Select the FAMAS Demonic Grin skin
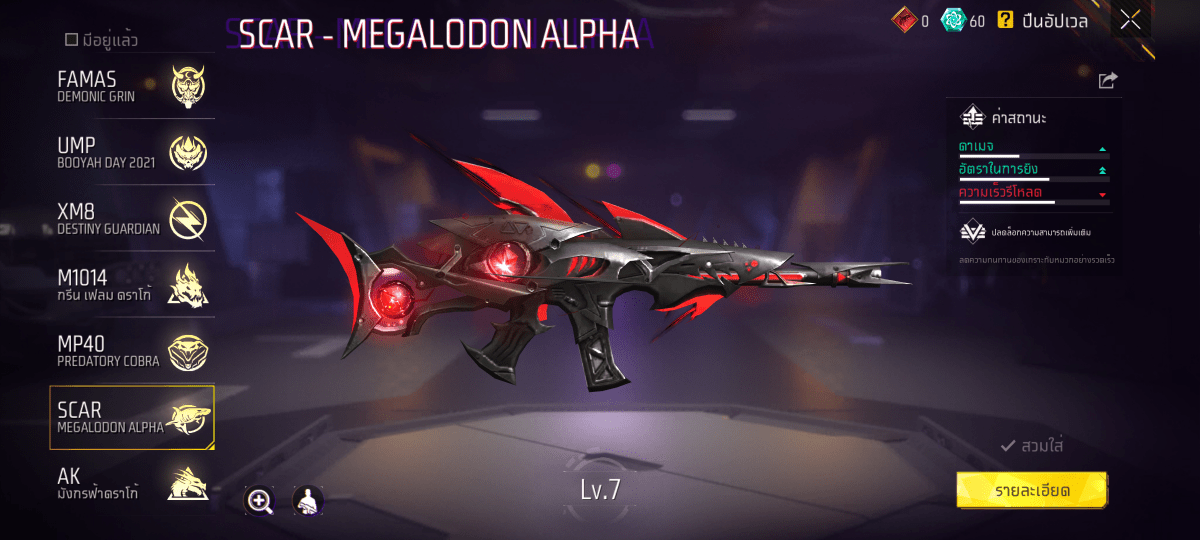 pos(132,86)
